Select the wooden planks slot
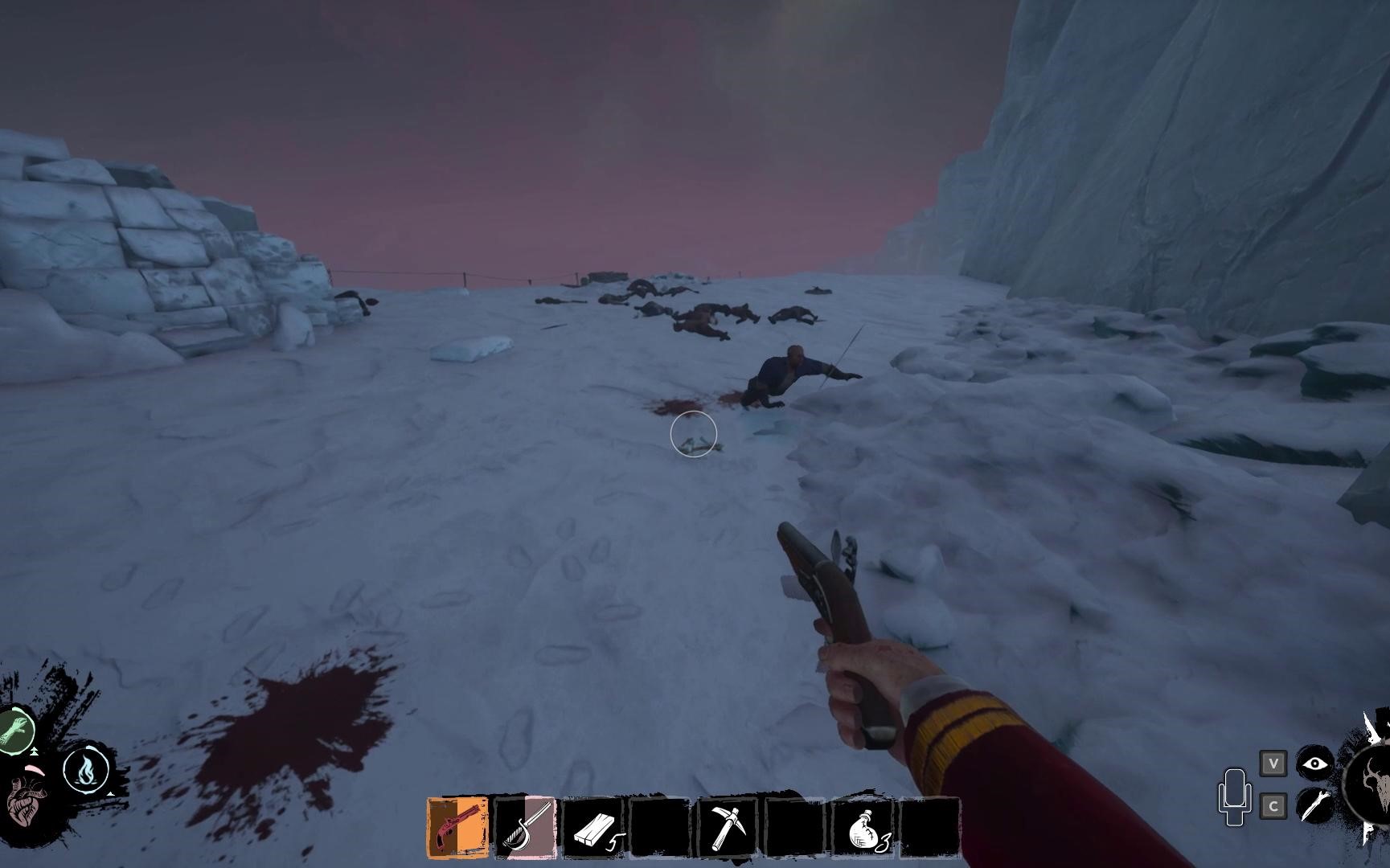The image size is (1390, 868). 593,827
